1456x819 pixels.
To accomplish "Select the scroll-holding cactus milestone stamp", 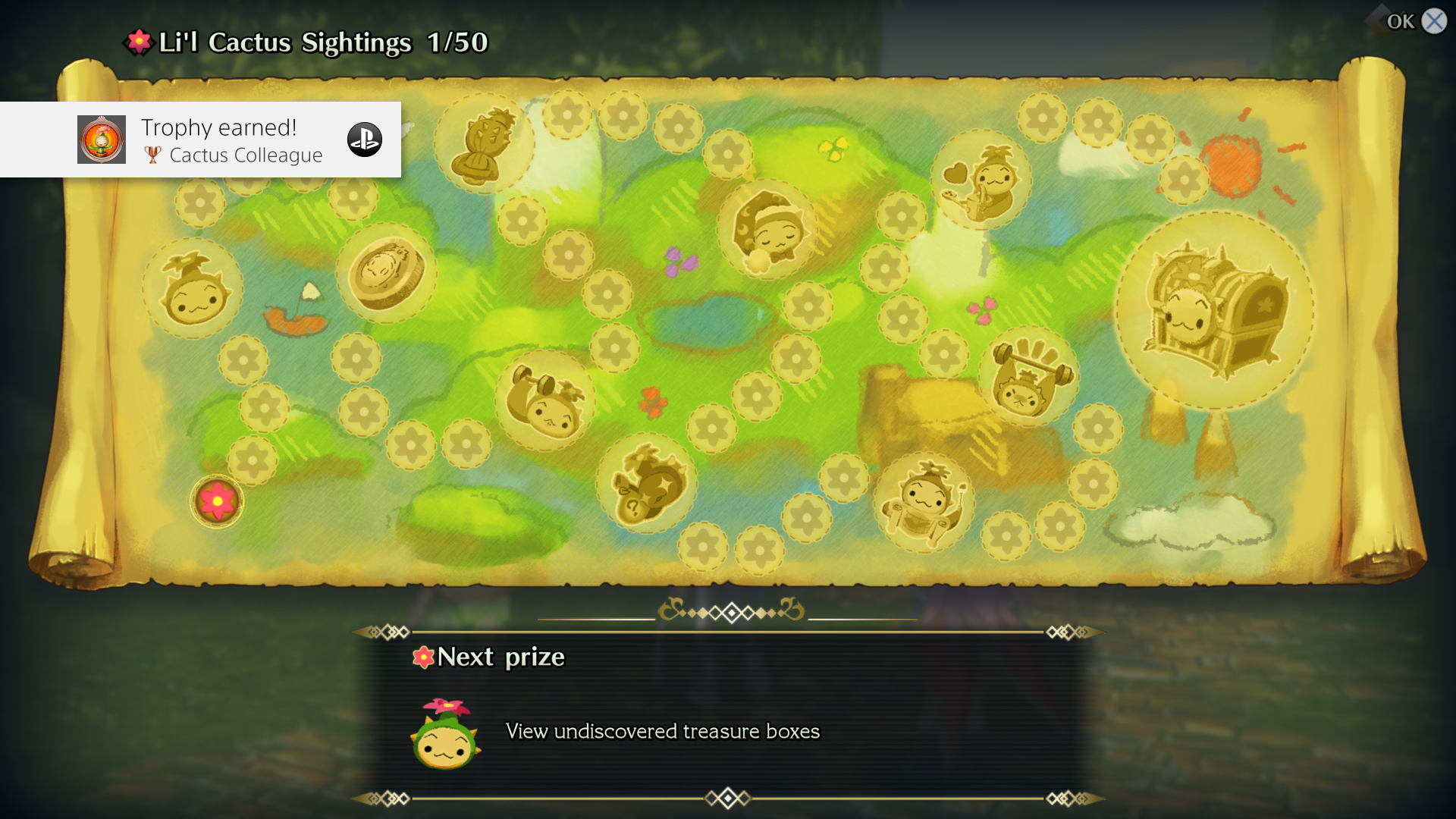I will point(924,500).
